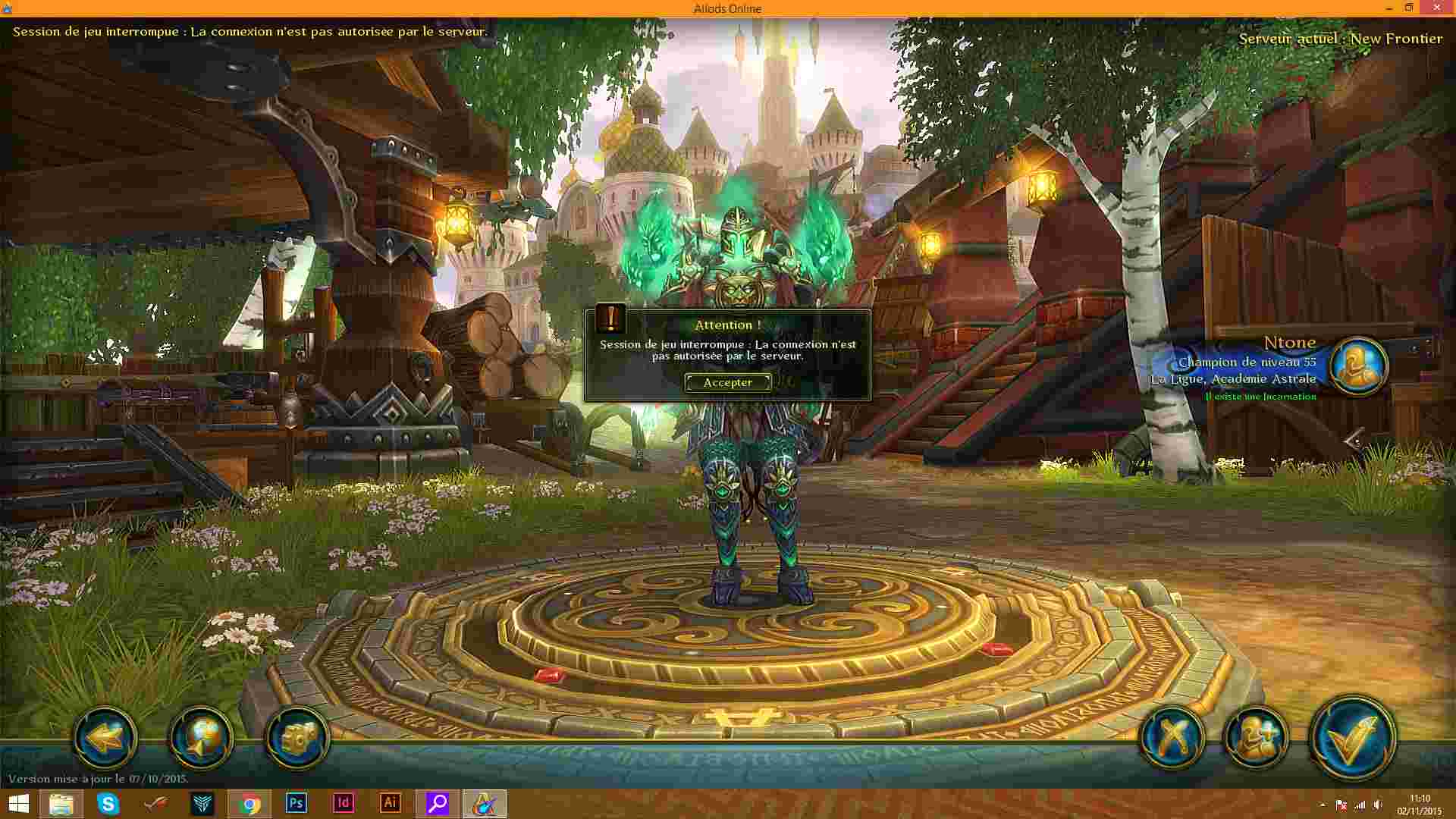The image size is (1456, 819).
Task: Open server selection via the globe icon
Action: pos(201,737)
